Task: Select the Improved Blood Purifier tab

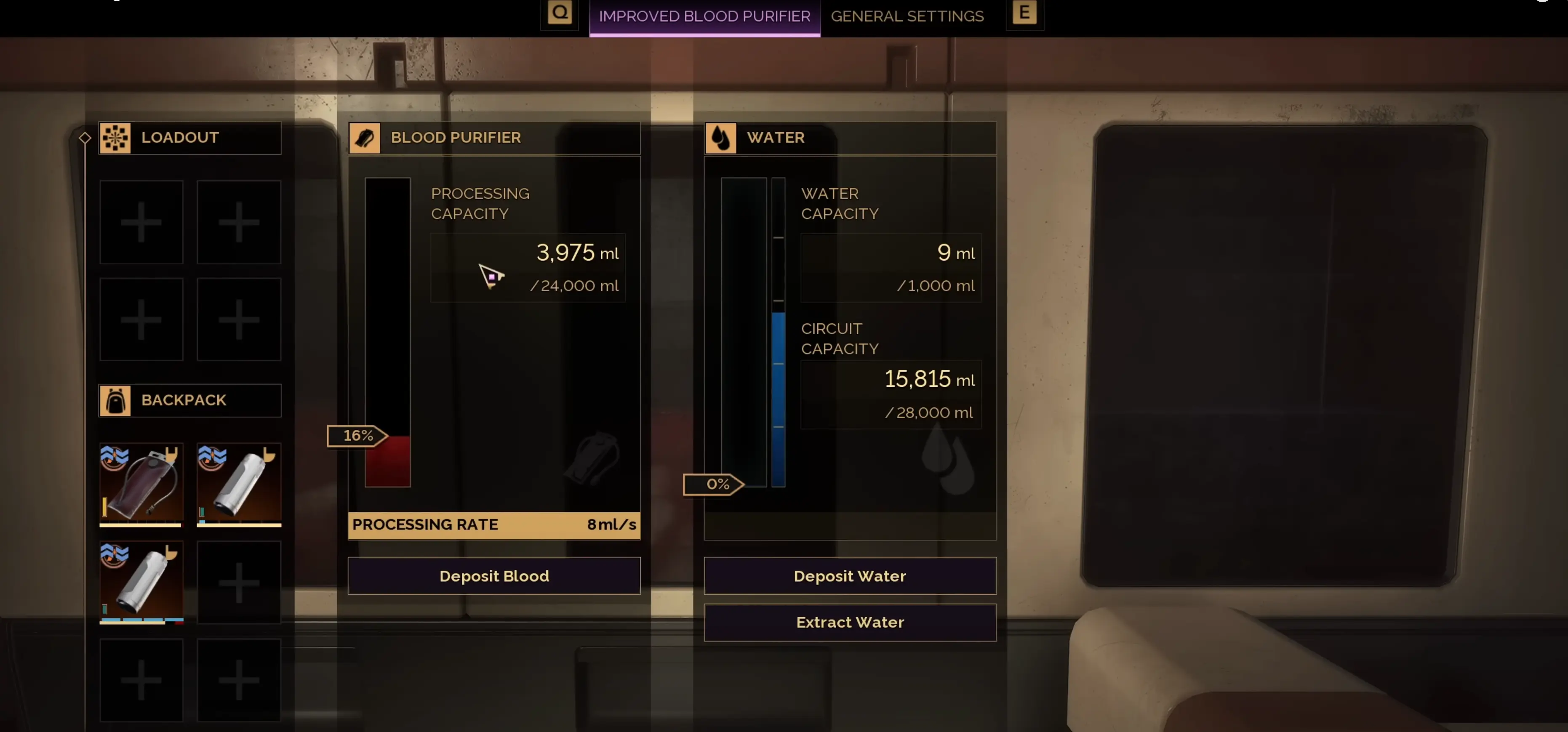Action: [x=704, y=16]
